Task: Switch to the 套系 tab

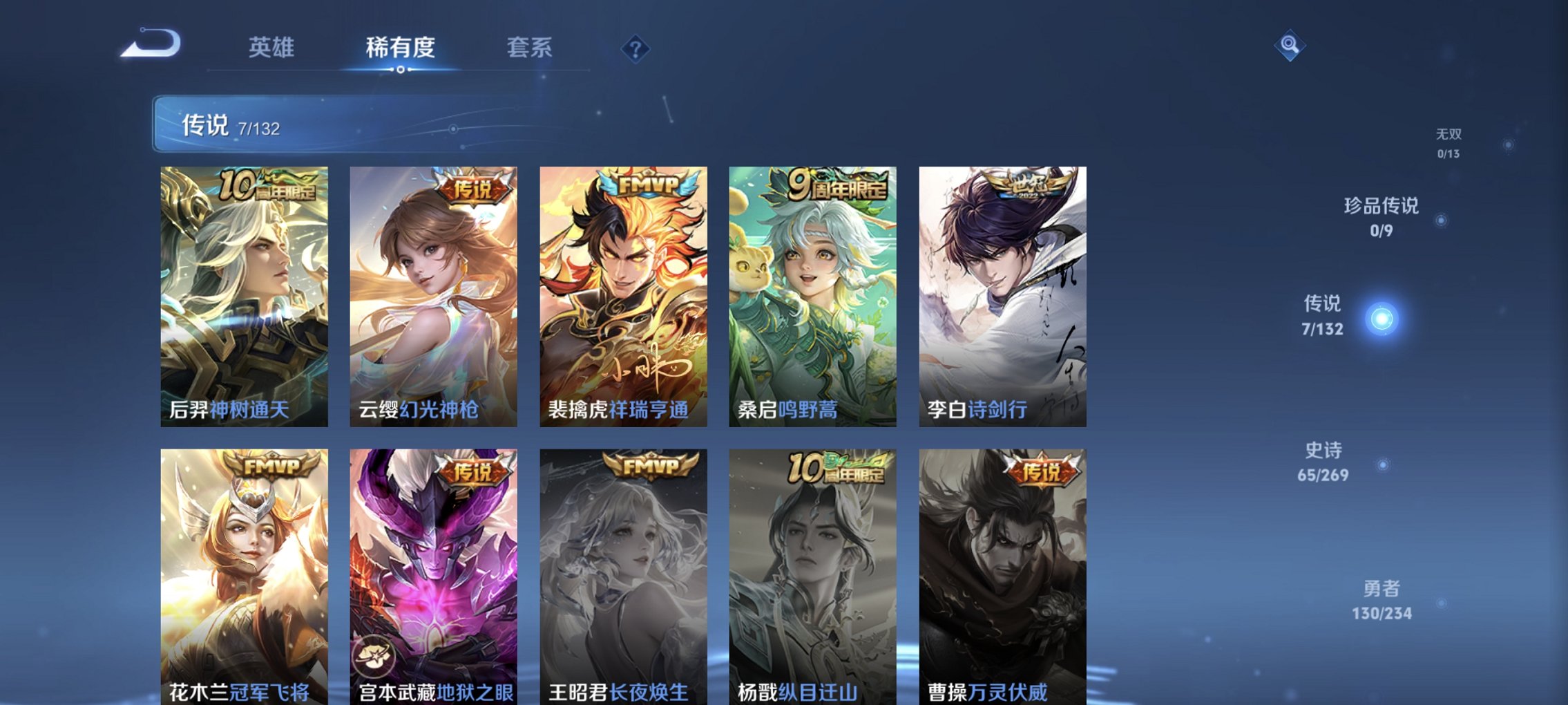Action: pos(529,48)
